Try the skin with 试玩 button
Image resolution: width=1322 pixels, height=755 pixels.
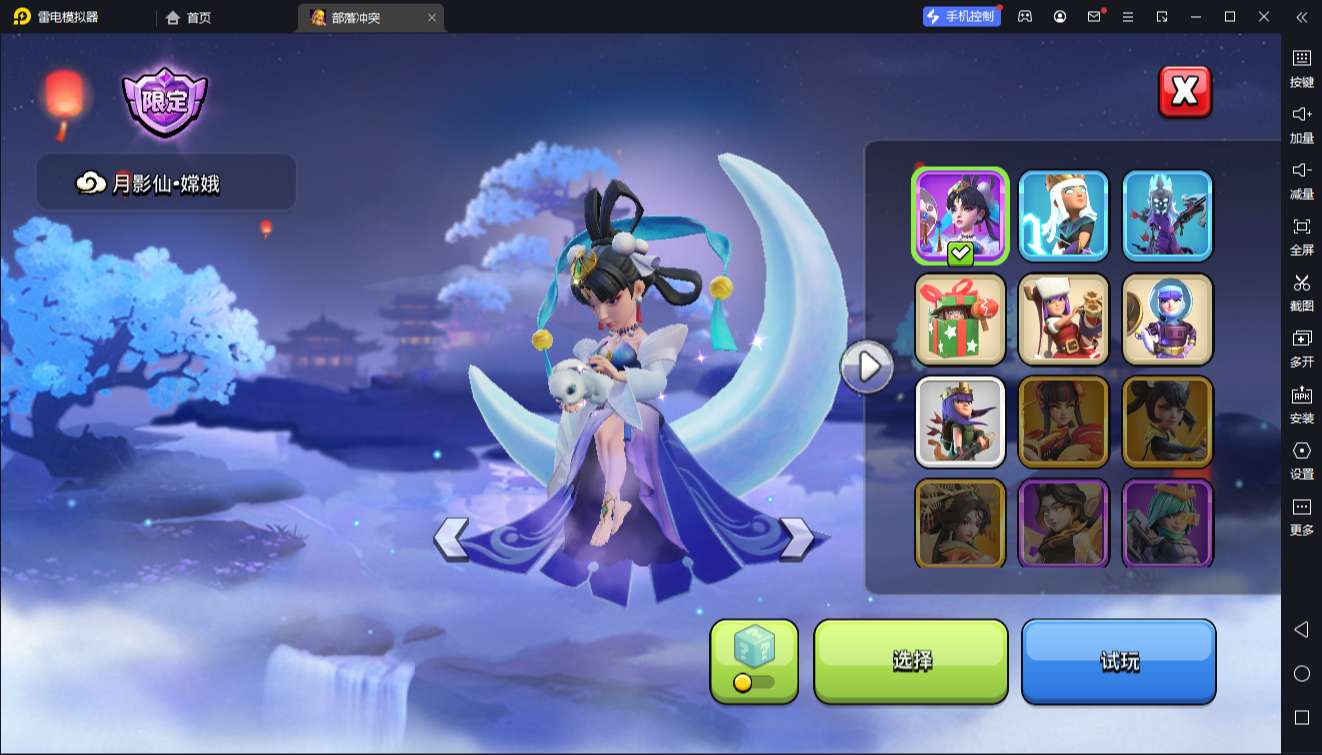1118,661
